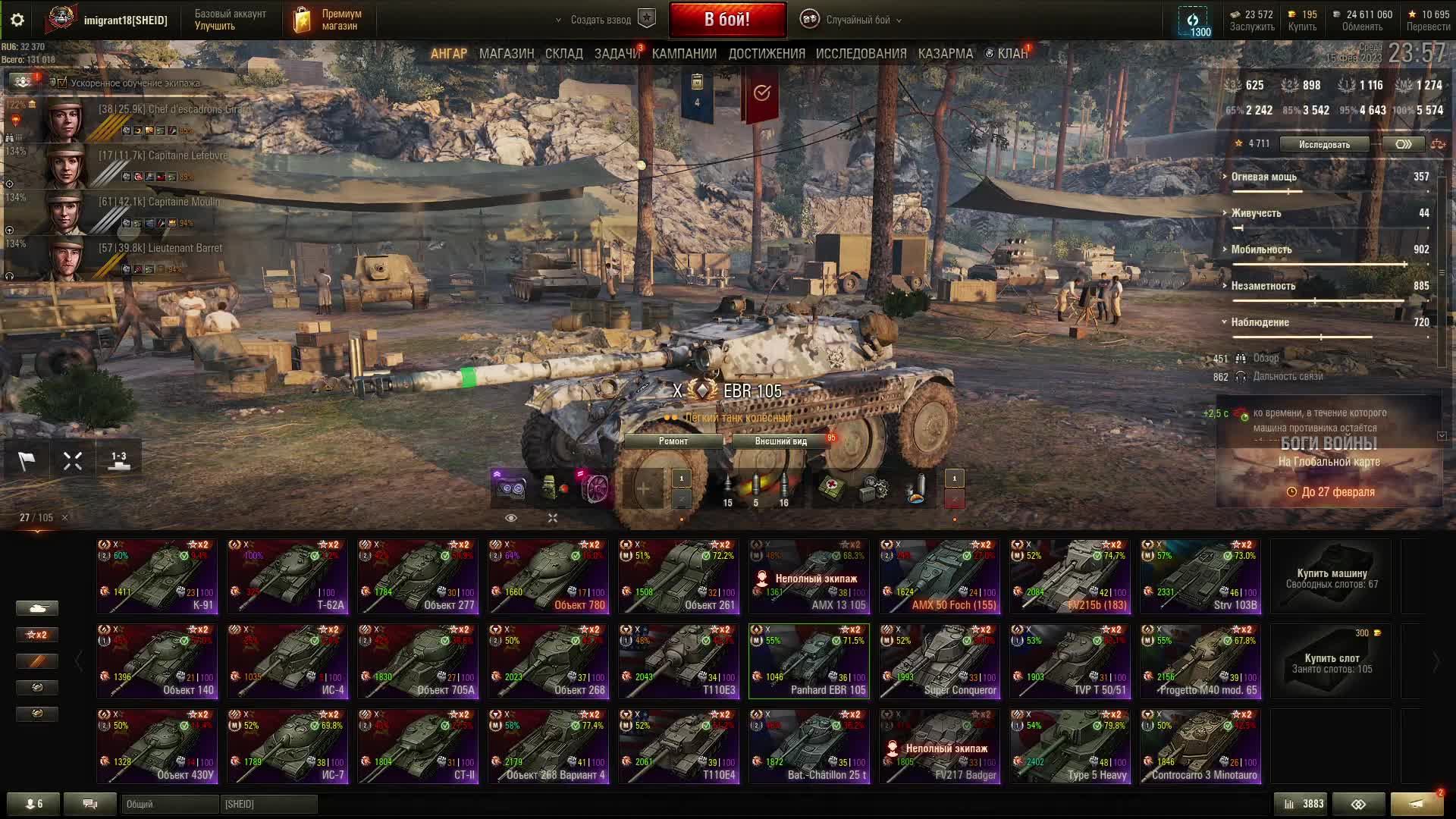
Task: Open the Премиум магазин
Action: coord(328,20)
